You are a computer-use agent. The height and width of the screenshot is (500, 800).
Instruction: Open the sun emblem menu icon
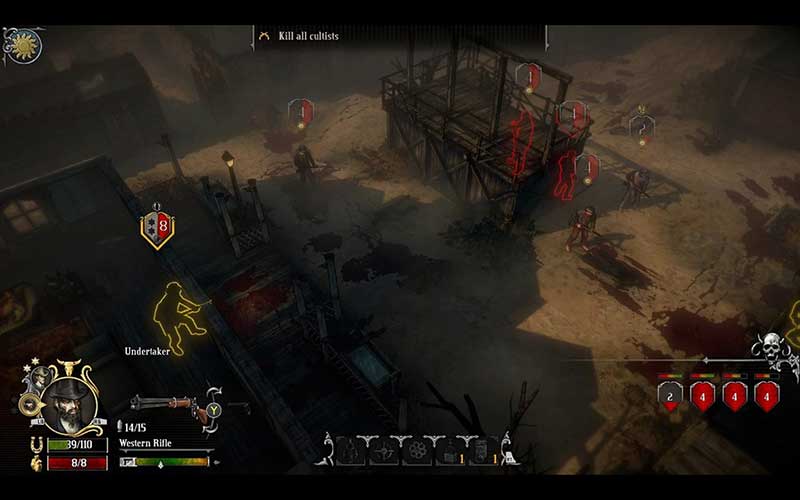20,45
